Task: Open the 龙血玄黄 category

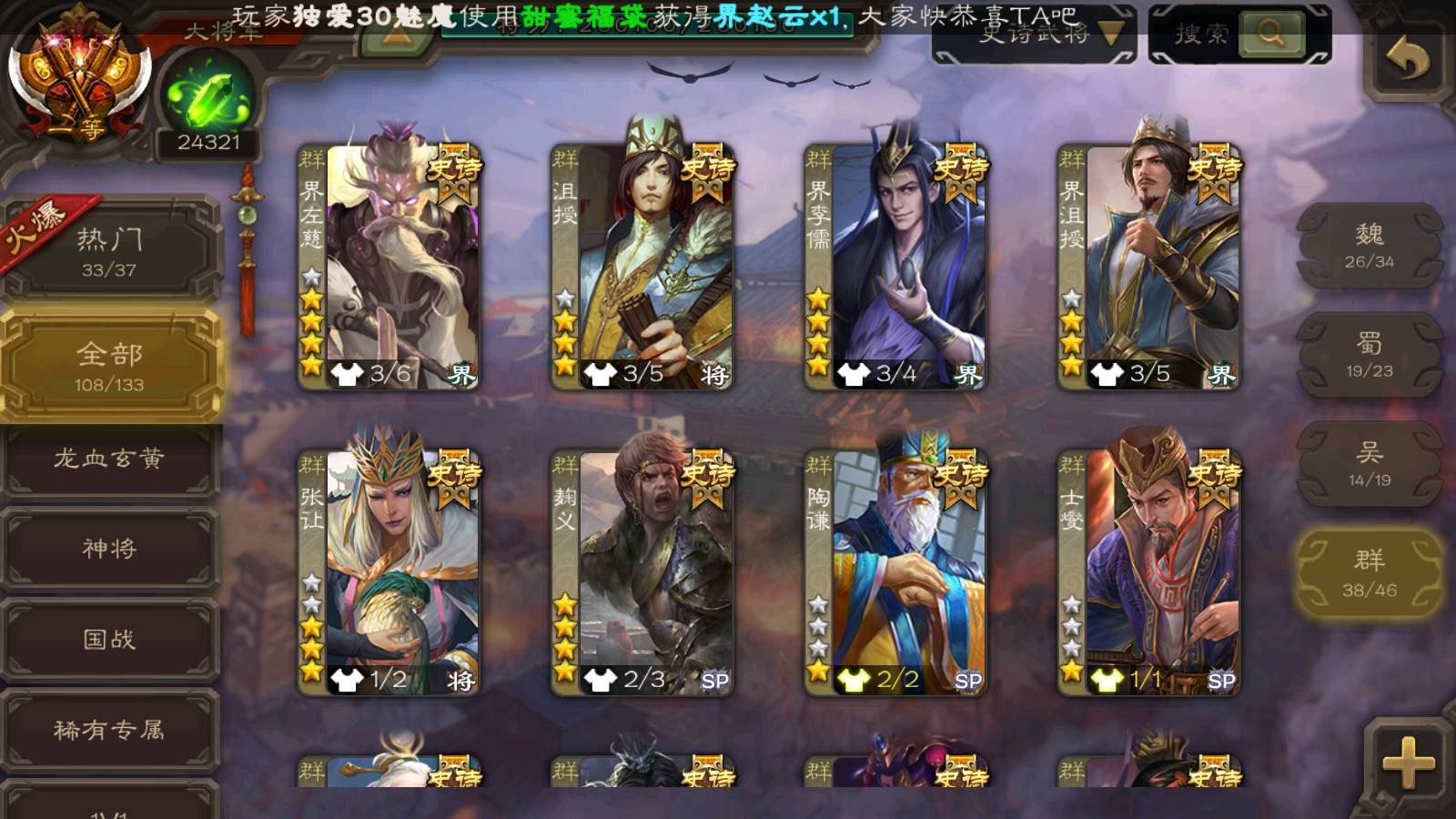Action: (109, 459)
